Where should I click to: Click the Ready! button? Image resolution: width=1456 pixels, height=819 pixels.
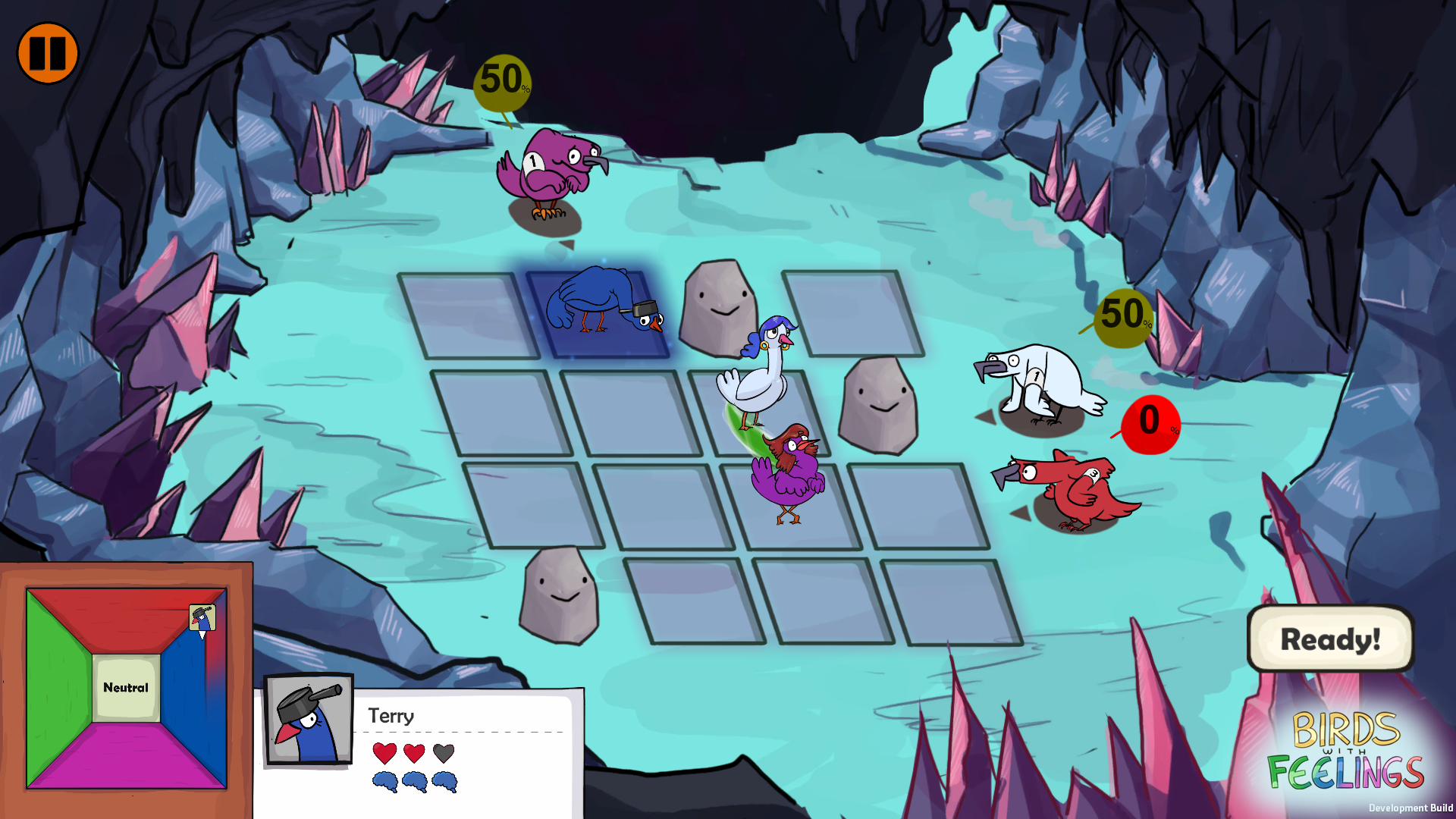pyautogui.click(x=1330, y=639)
